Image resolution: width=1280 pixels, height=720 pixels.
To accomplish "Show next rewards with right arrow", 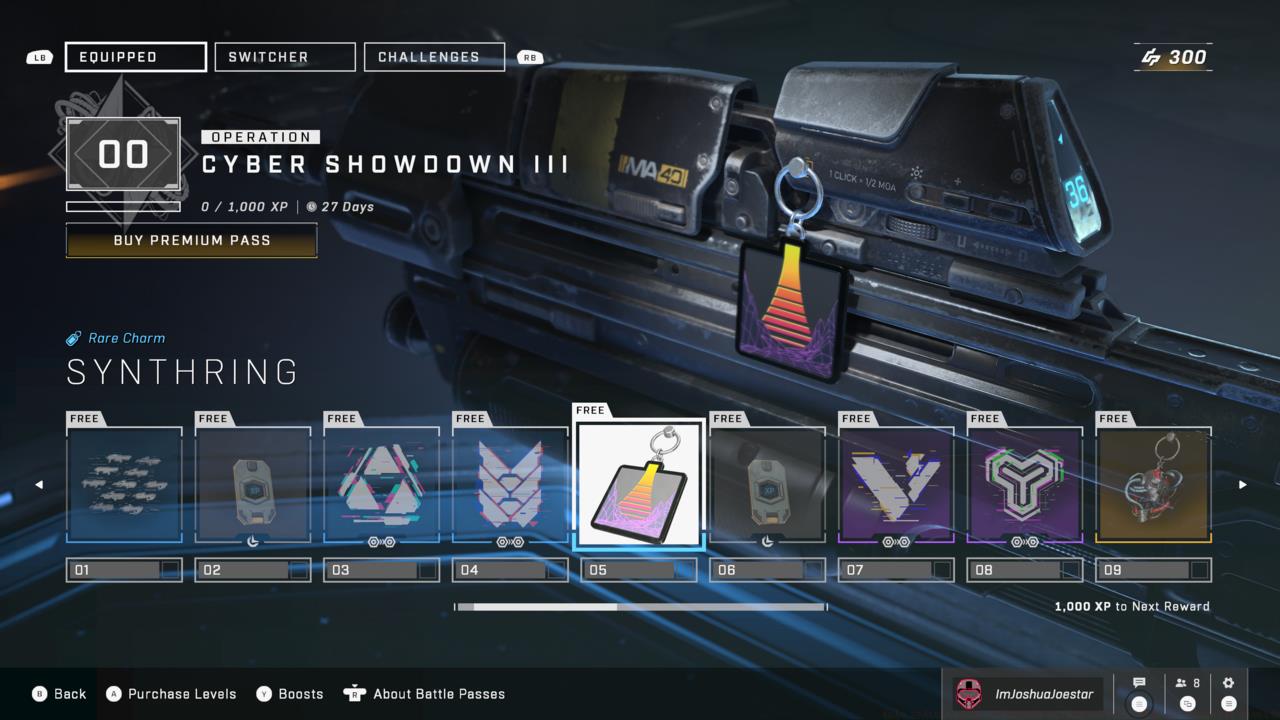I will click(1243, 485).
